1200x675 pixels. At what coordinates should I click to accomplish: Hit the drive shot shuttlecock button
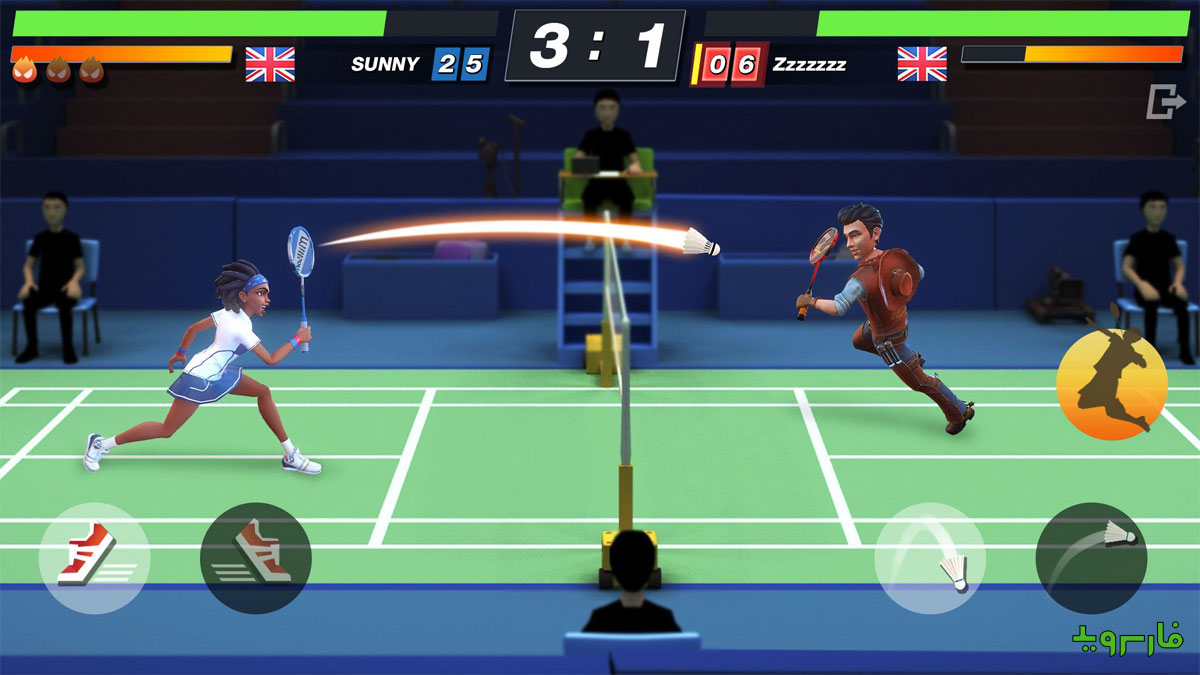point(1091,557)
